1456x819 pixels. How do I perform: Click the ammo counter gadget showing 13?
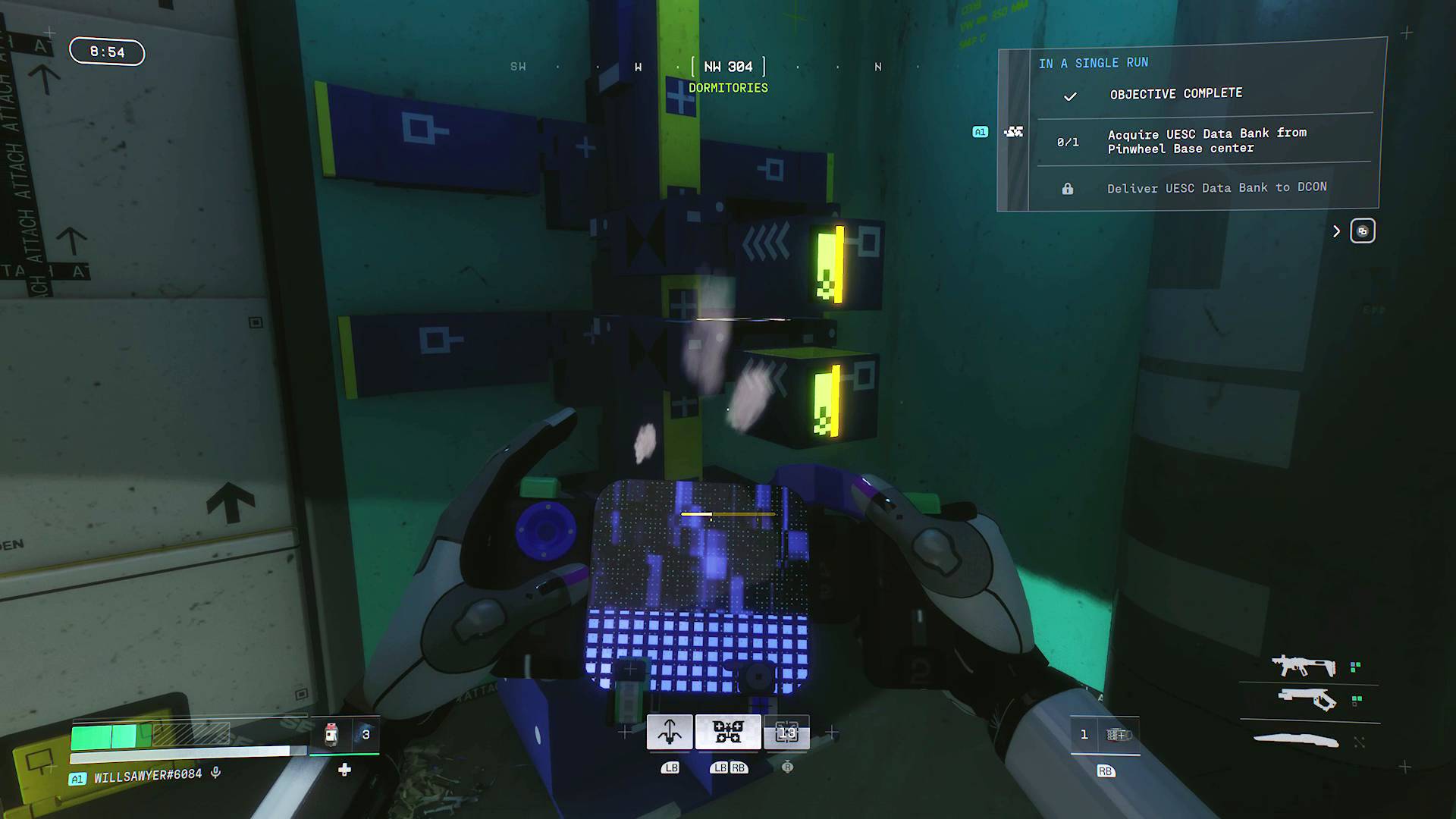point(787,730)
